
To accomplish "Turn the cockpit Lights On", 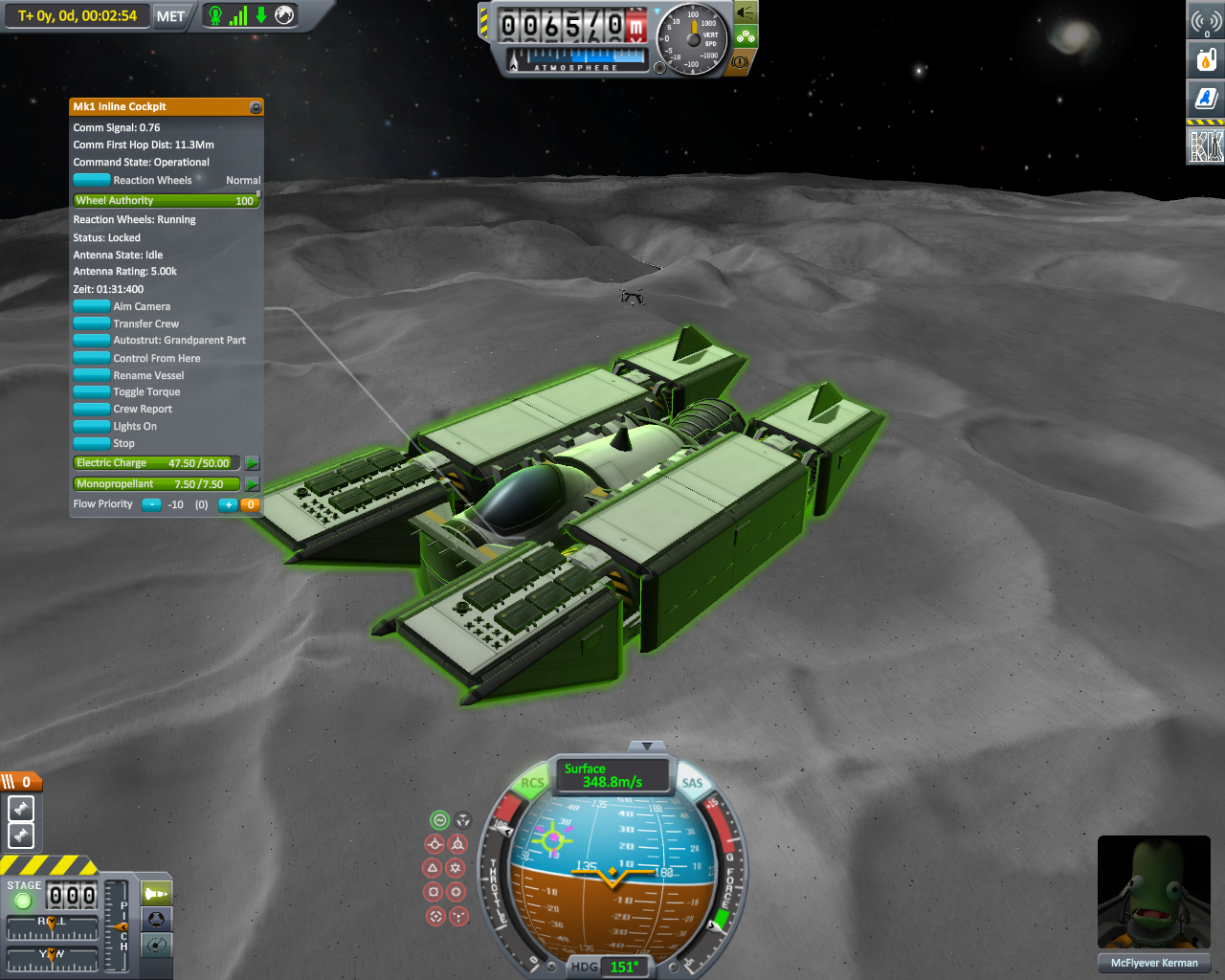I will pyautogui.click(x=92, y=426).
